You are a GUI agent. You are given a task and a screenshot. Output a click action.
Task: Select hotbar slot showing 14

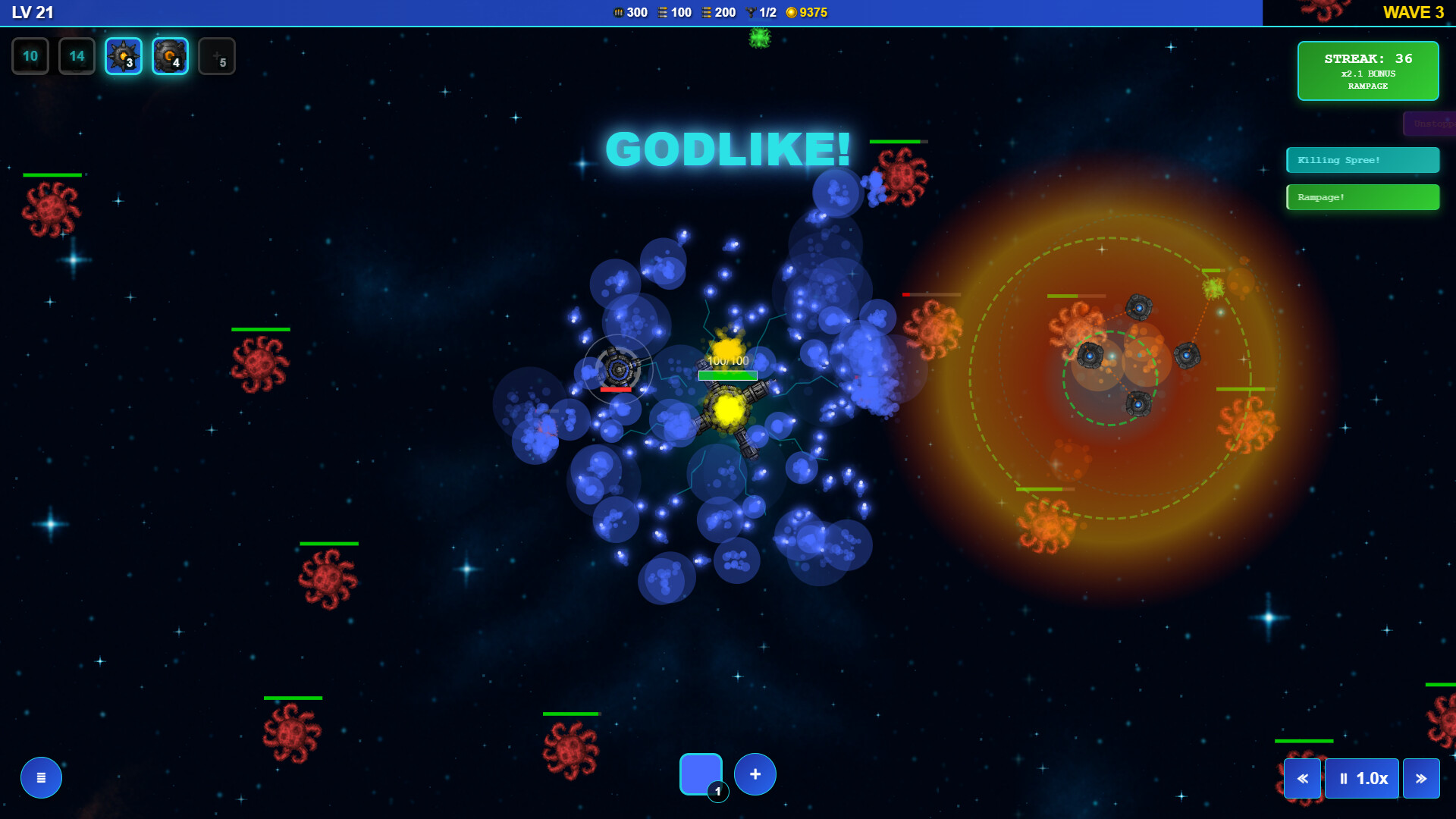[77, 55]
